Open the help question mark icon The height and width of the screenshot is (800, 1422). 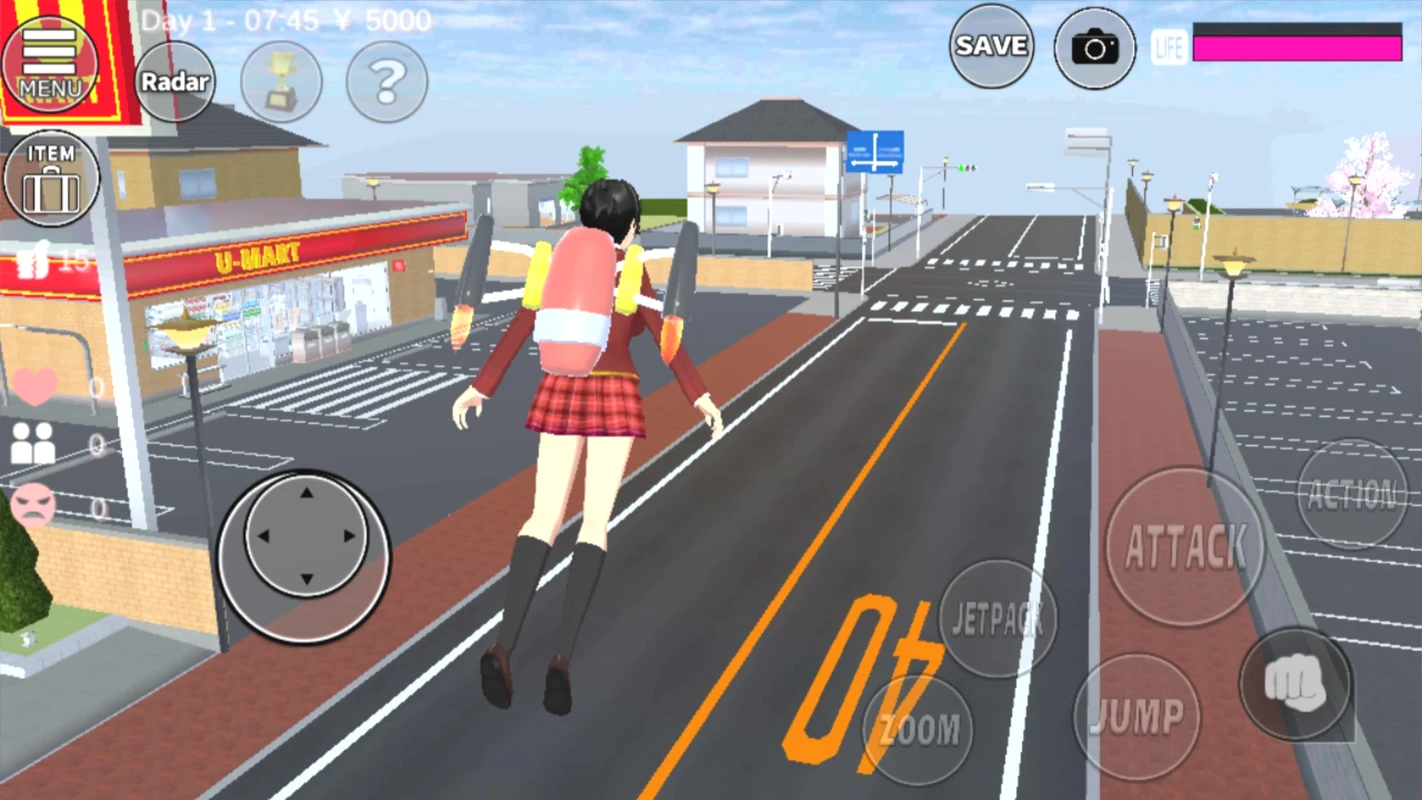click(386, 82)
